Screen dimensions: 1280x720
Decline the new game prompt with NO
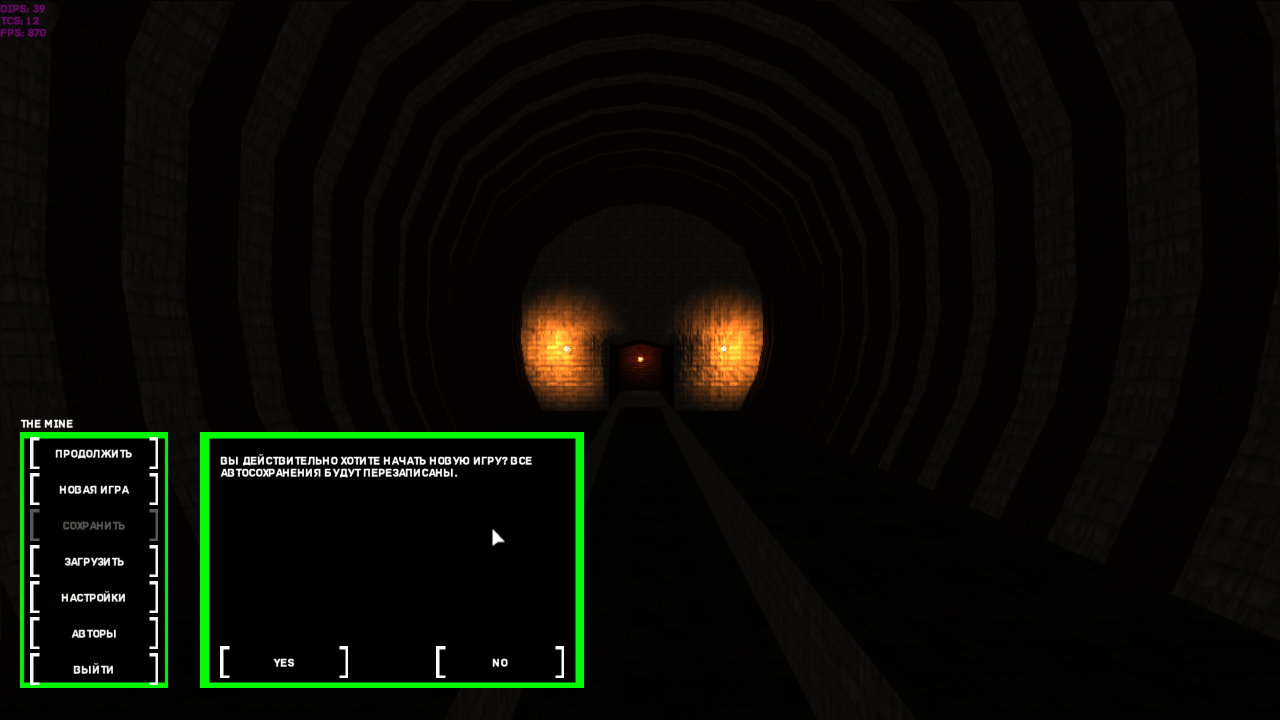500,663
